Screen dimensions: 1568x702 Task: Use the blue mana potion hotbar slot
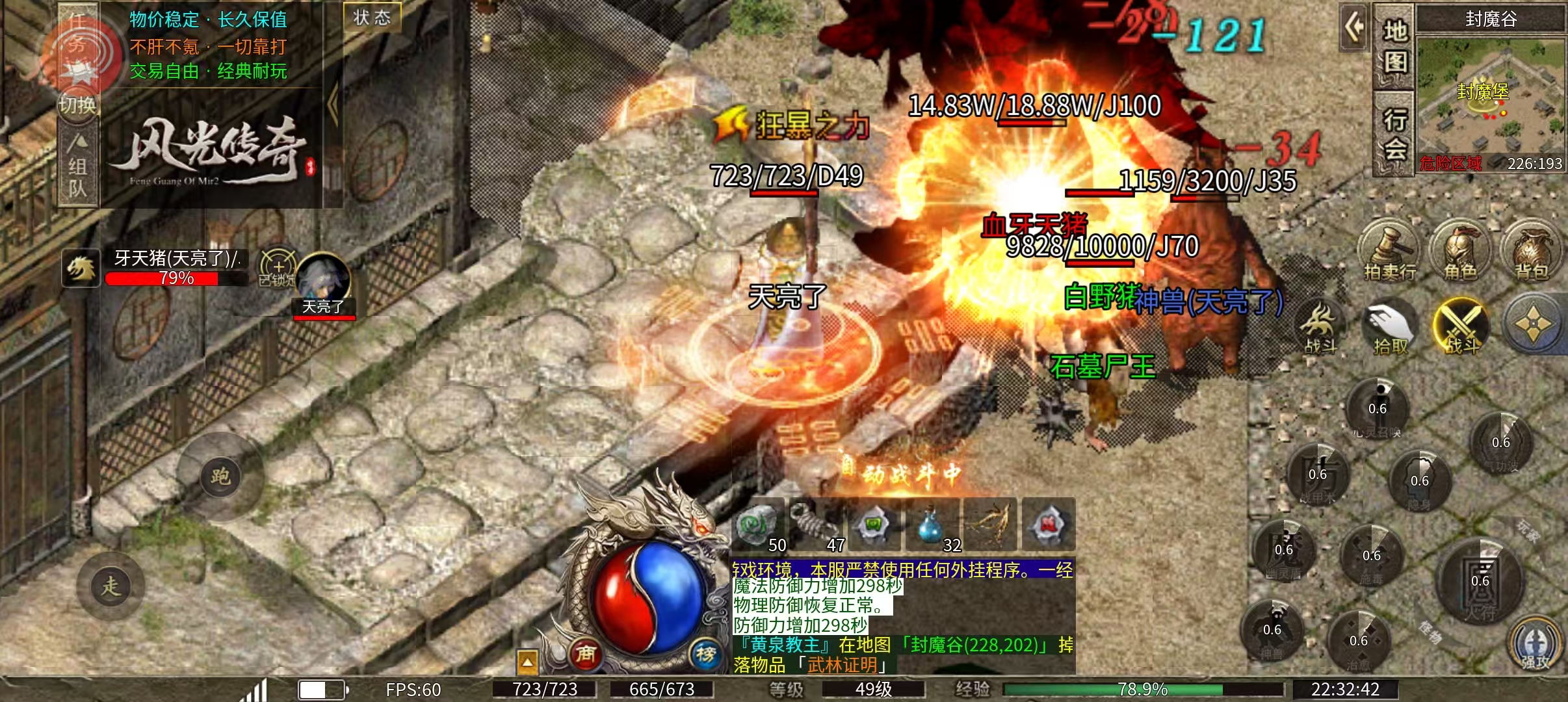tap(930, 525)
